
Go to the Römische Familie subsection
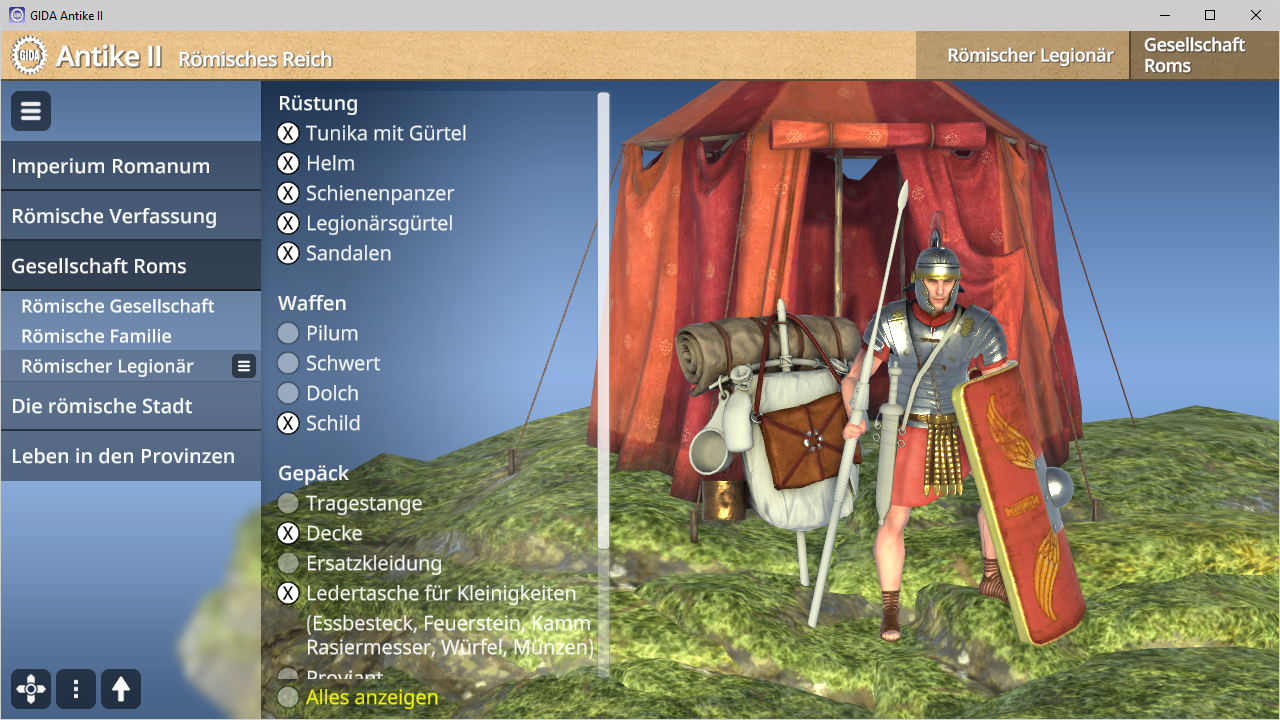[x=96, y=336]
